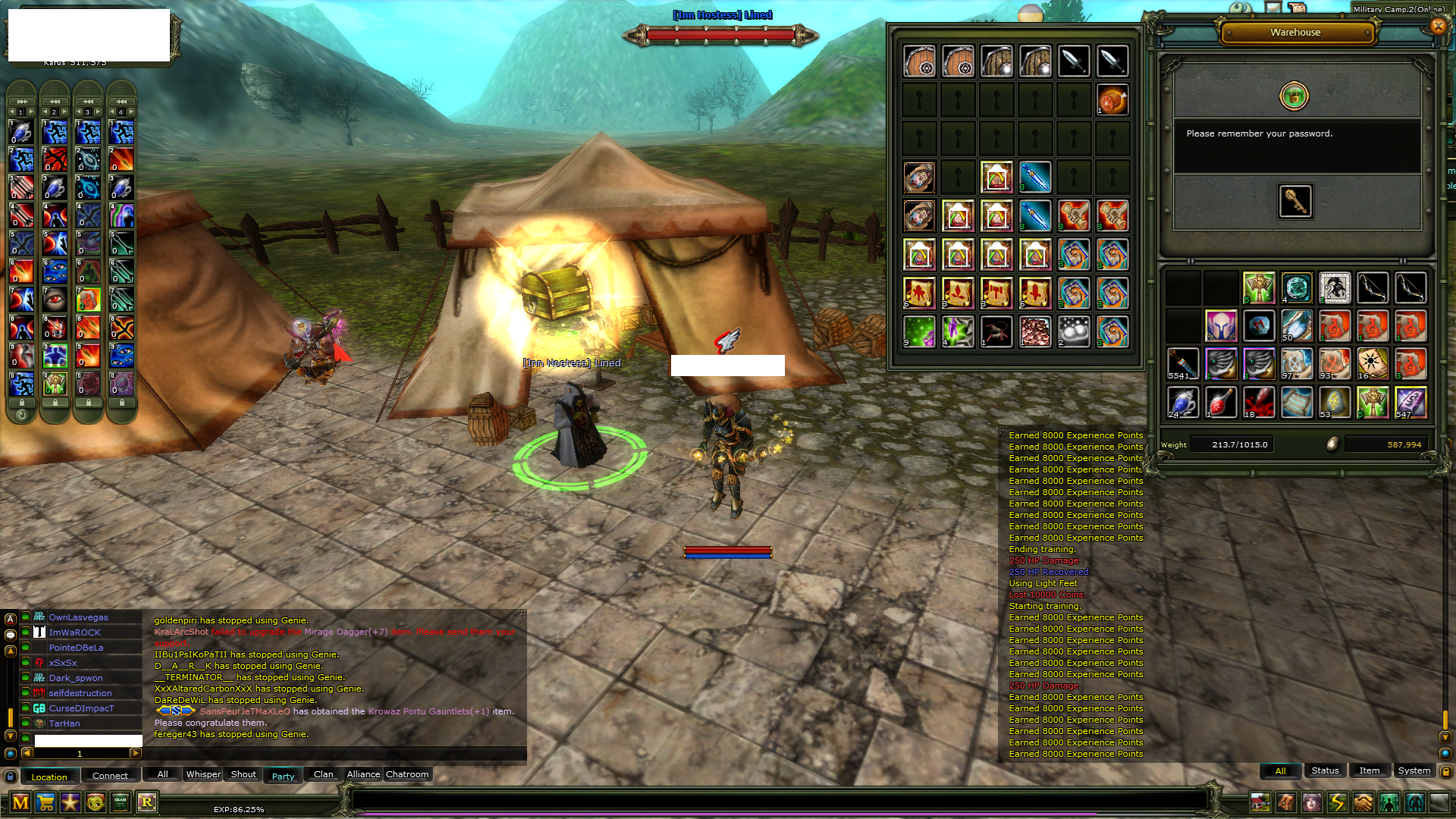1456x819 pixels.
Task: Switch log filter to Item
Action: pos(1369,770)
